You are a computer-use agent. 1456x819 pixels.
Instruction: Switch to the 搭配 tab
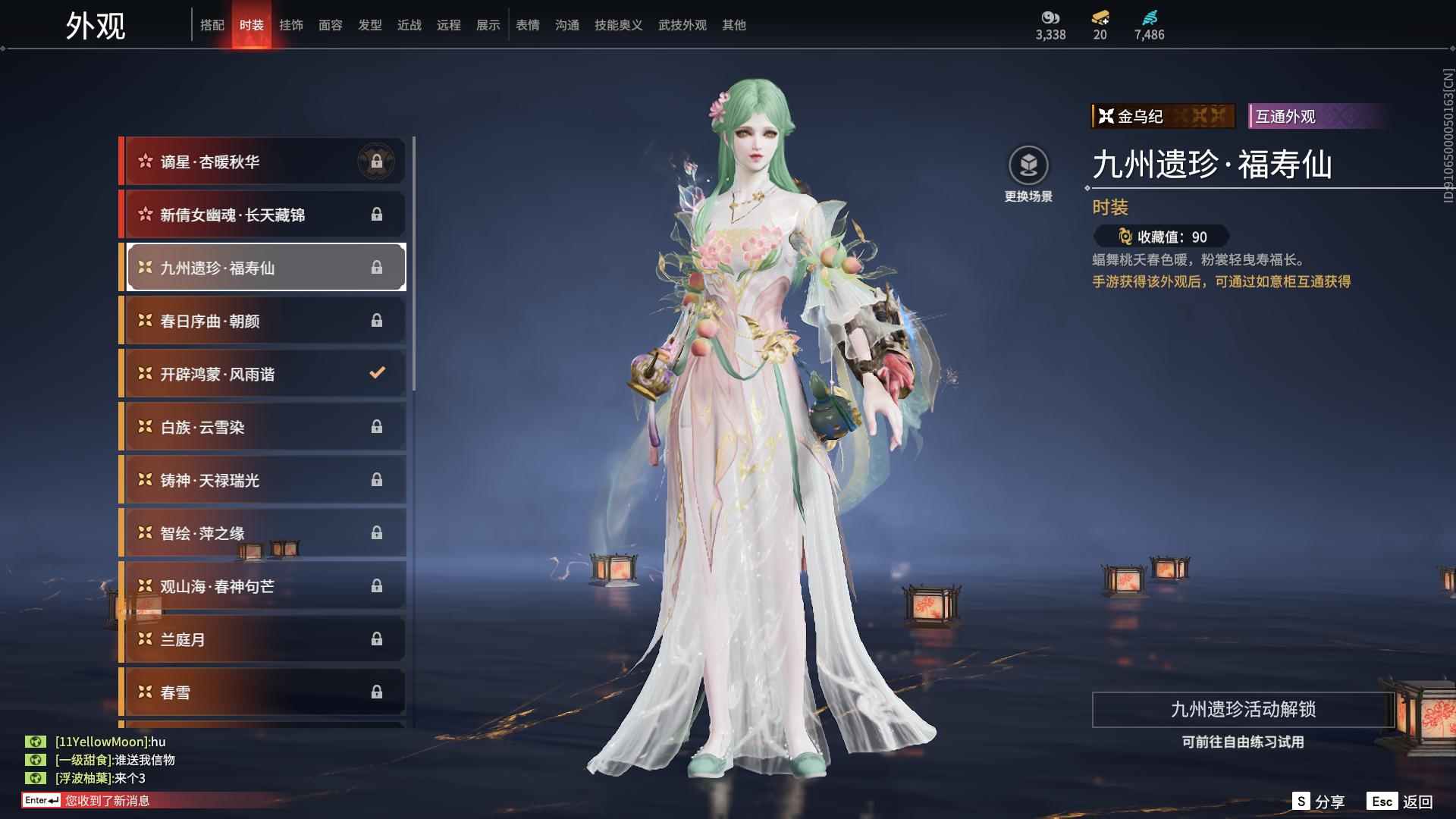212,25
